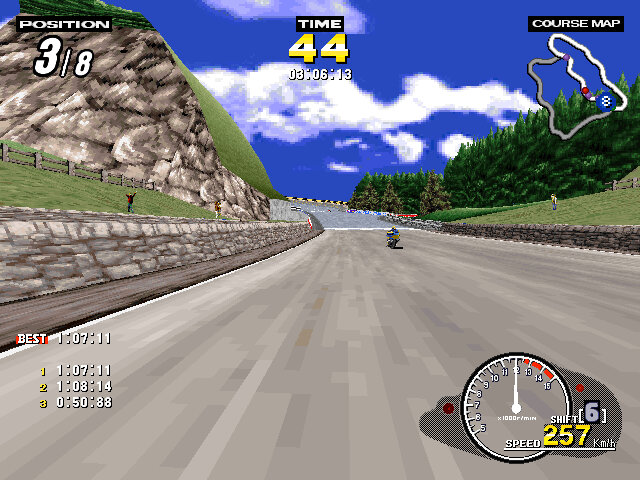Click the course map minimap
The width and height of the screenshot is (640, 480).
pos(571,84)
